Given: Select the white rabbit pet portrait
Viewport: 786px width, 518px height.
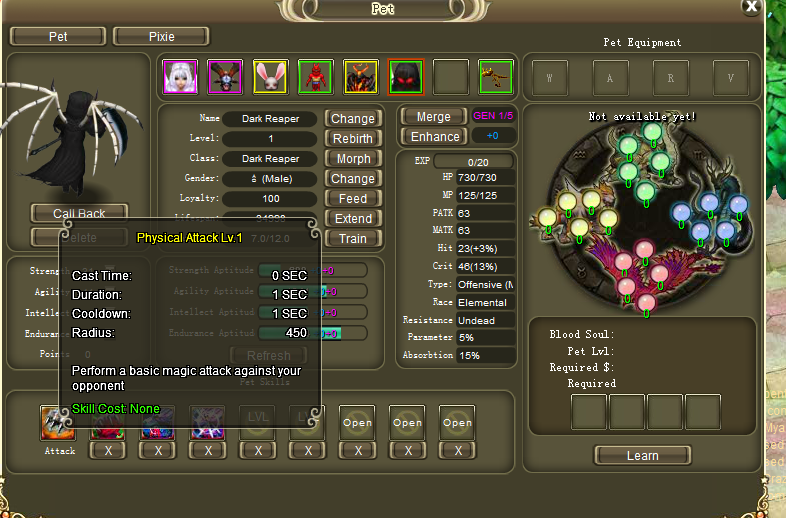Looking at the screenshot, I should [270, 76].
